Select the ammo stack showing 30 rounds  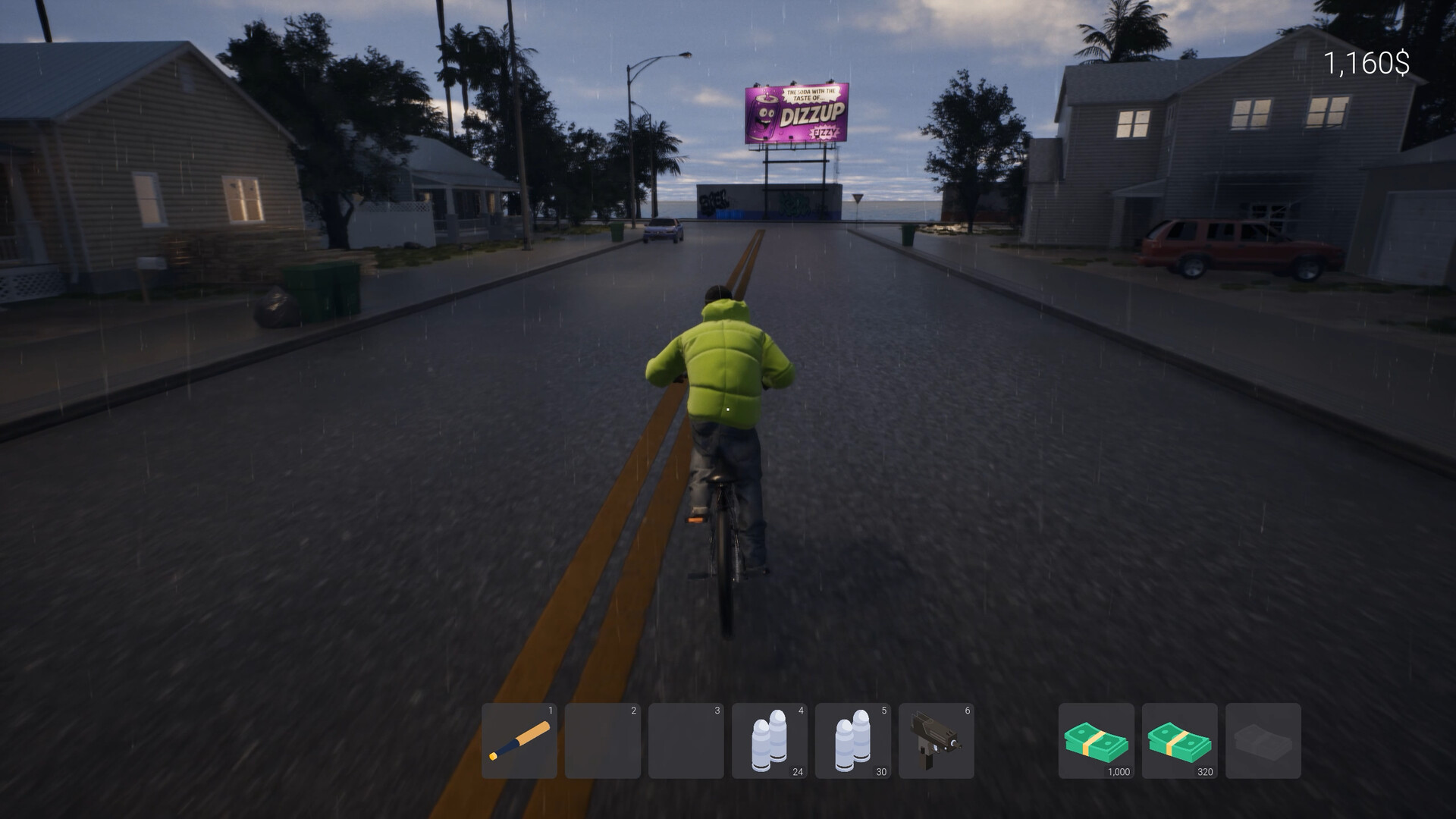[852, 740]
